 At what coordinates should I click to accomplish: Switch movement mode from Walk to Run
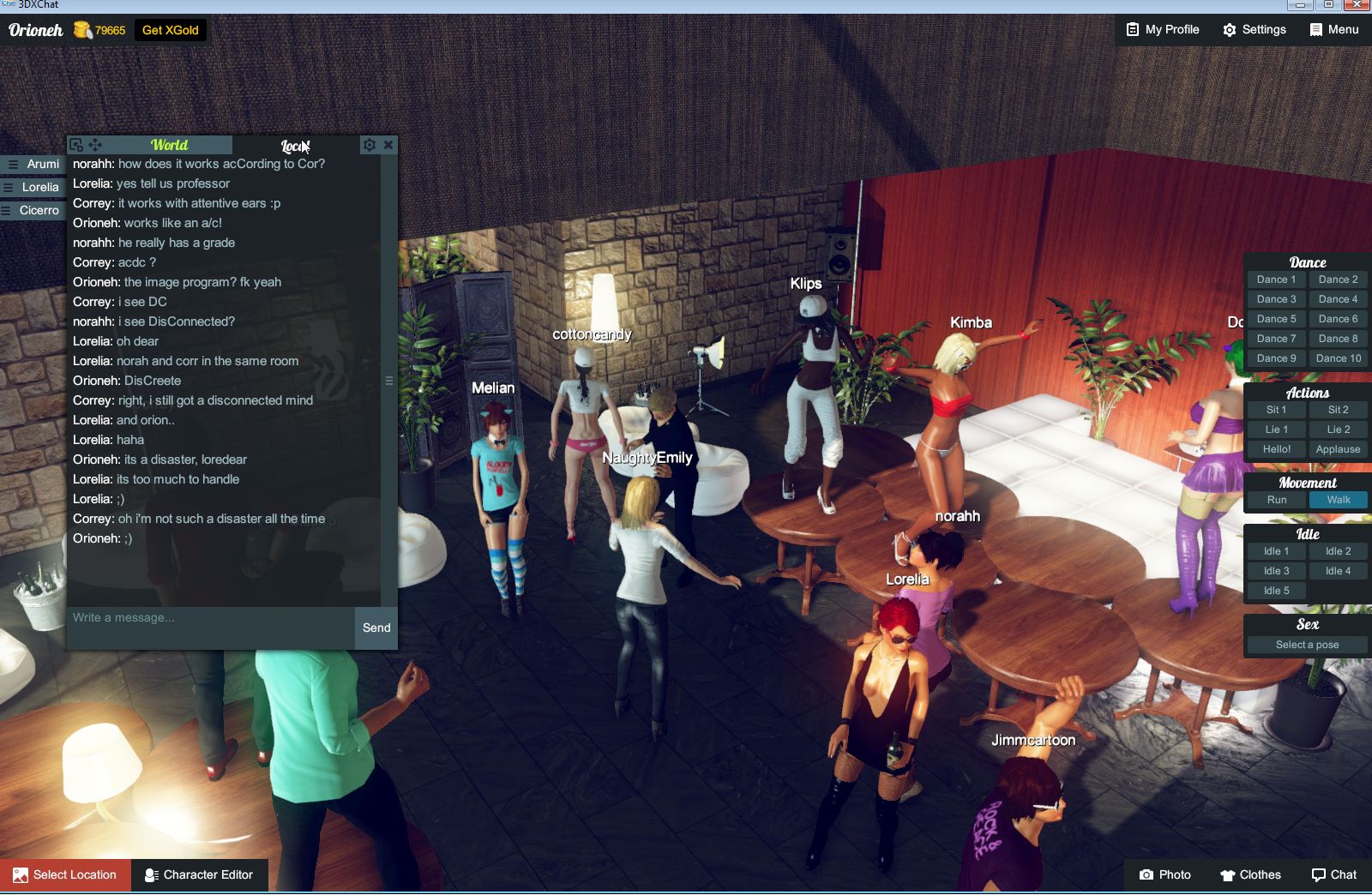pos(1276,499)
